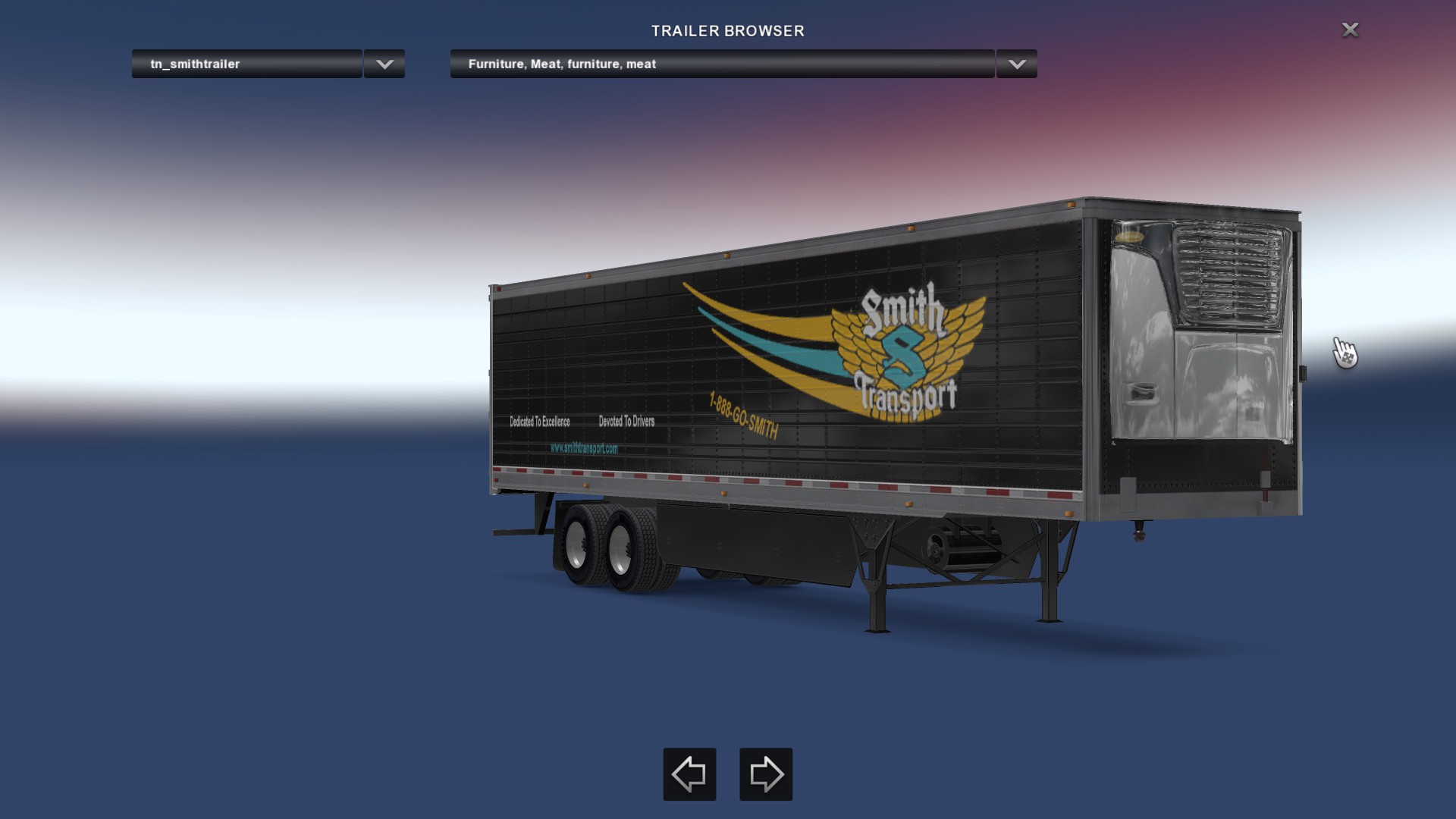Close the Trailer Browser window
The width and height of the screenshot is (1456, 819).
click(x=1350, y=30)
